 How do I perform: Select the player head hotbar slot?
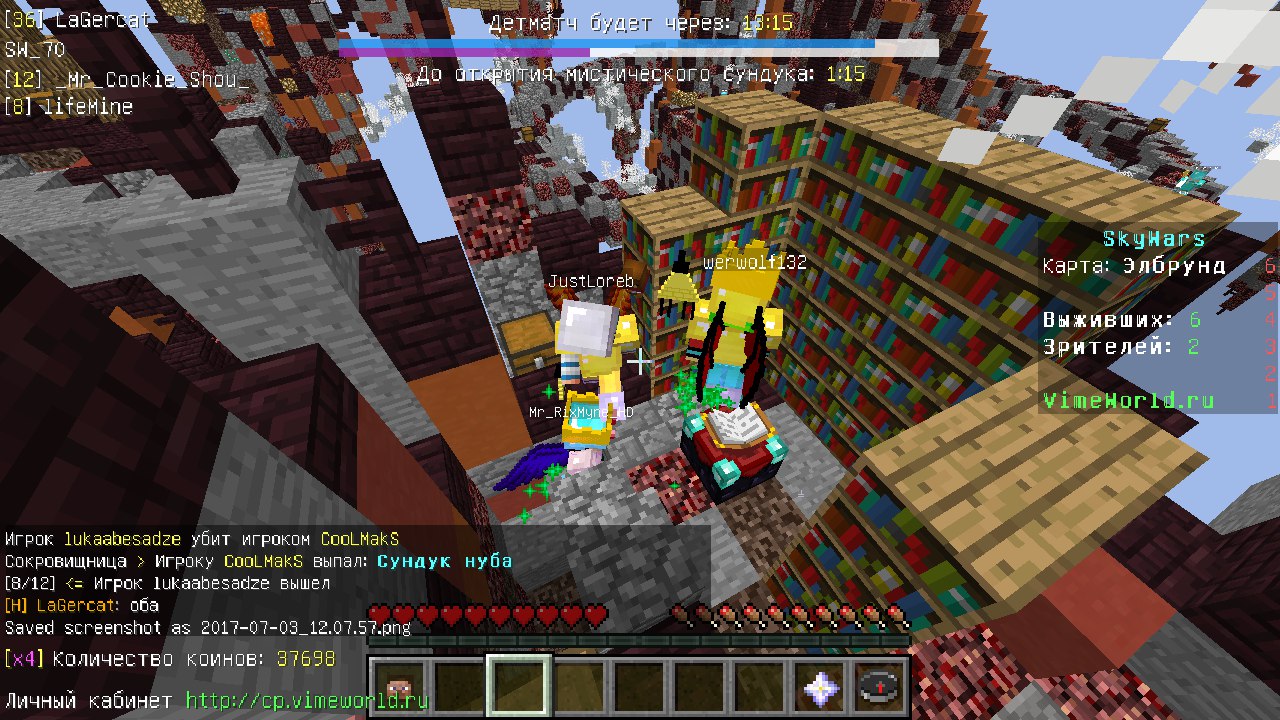click(x=401, y=687)
